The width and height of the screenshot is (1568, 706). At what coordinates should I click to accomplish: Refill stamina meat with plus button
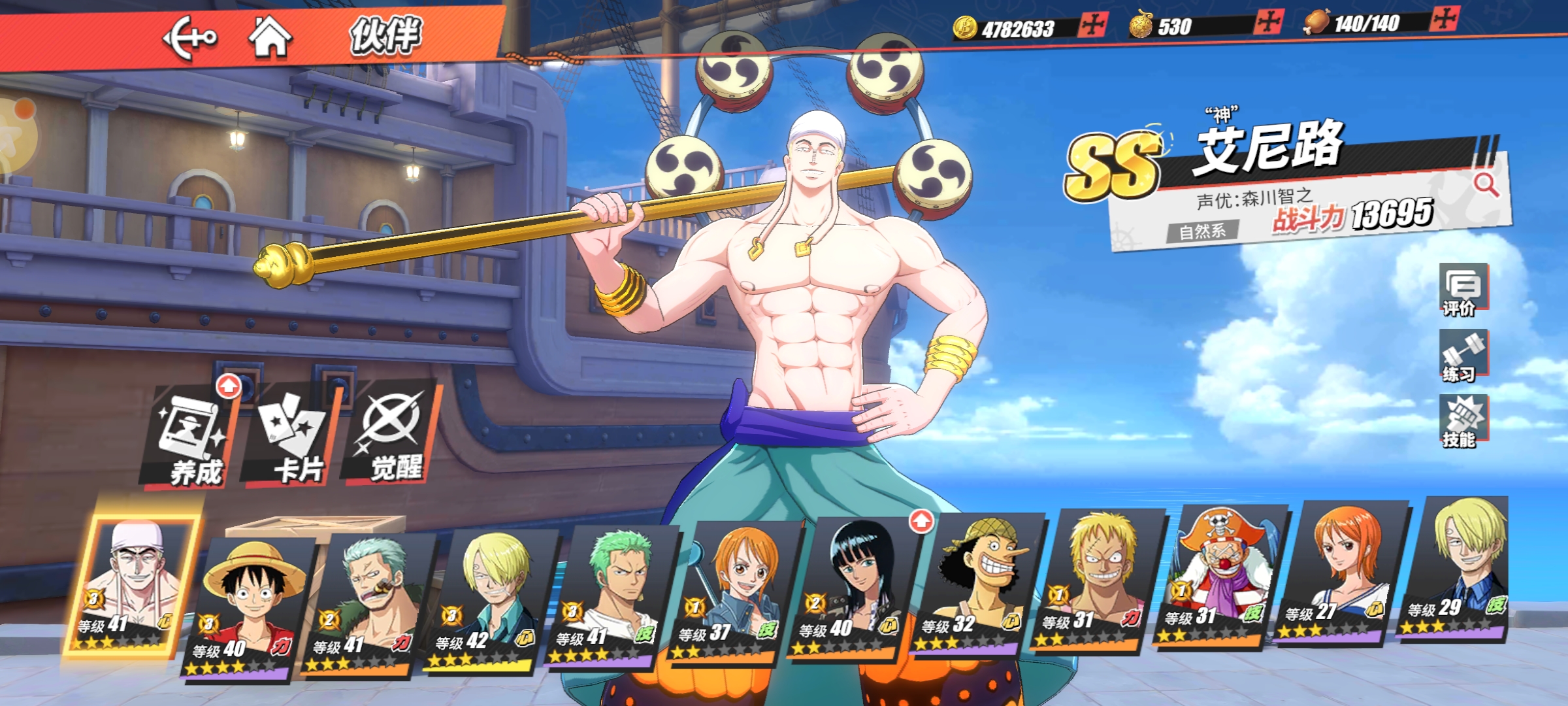coord(1443,19)
